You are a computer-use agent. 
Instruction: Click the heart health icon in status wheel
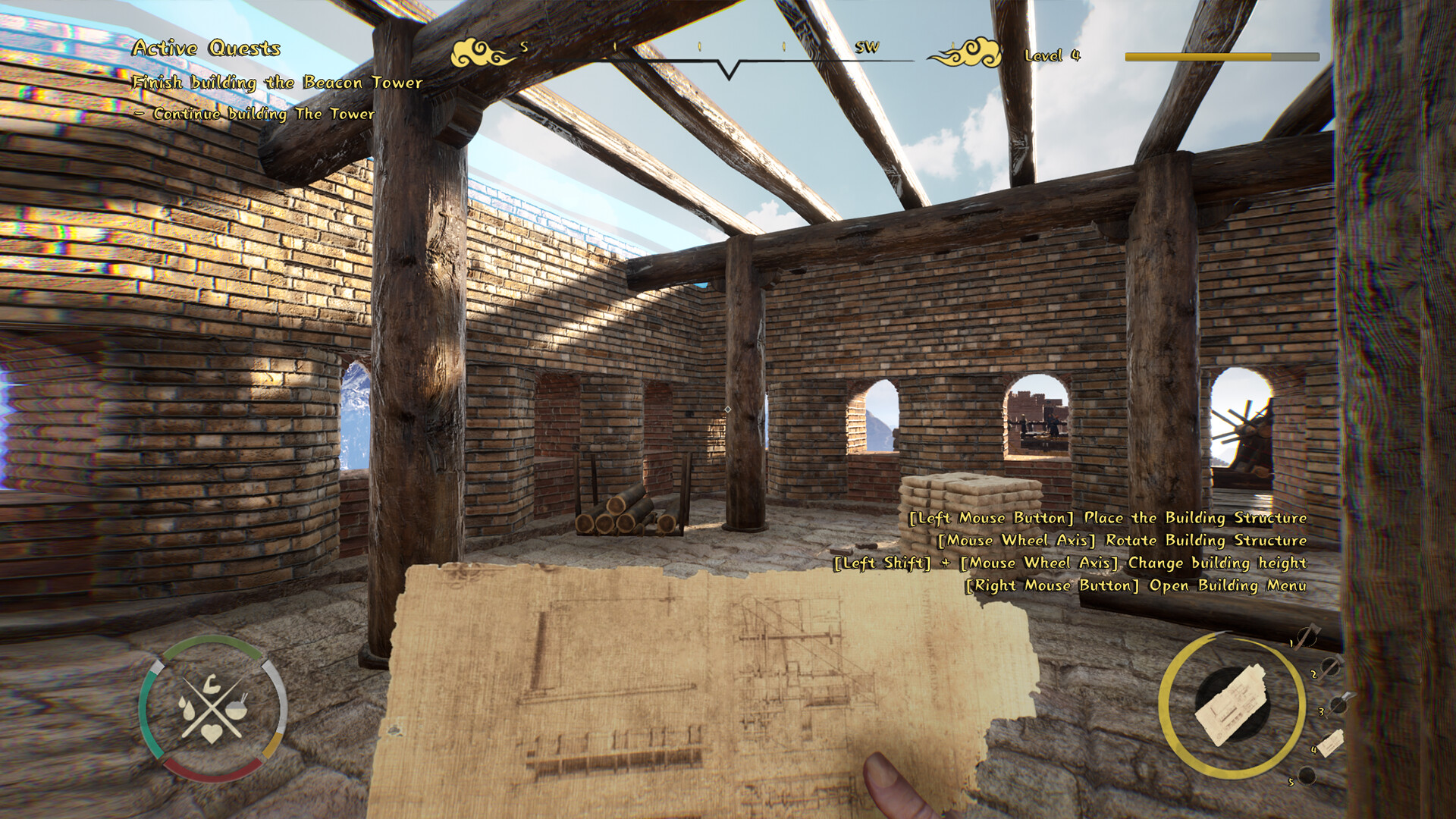[x=212, y=733]
